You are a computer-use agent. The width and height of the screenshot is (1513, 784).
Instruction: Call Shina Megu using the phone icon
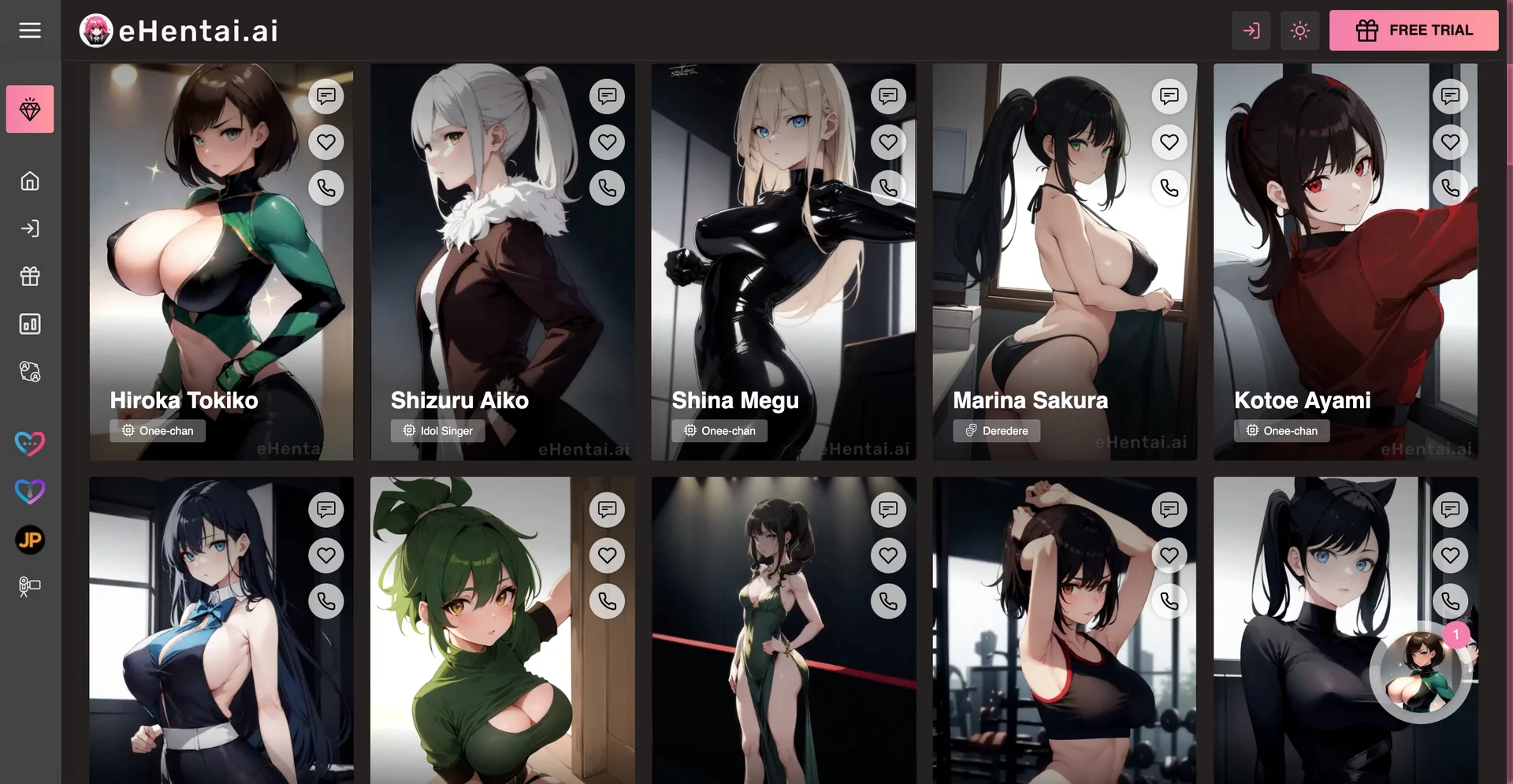pyautogui.click(x=889, y=188)
